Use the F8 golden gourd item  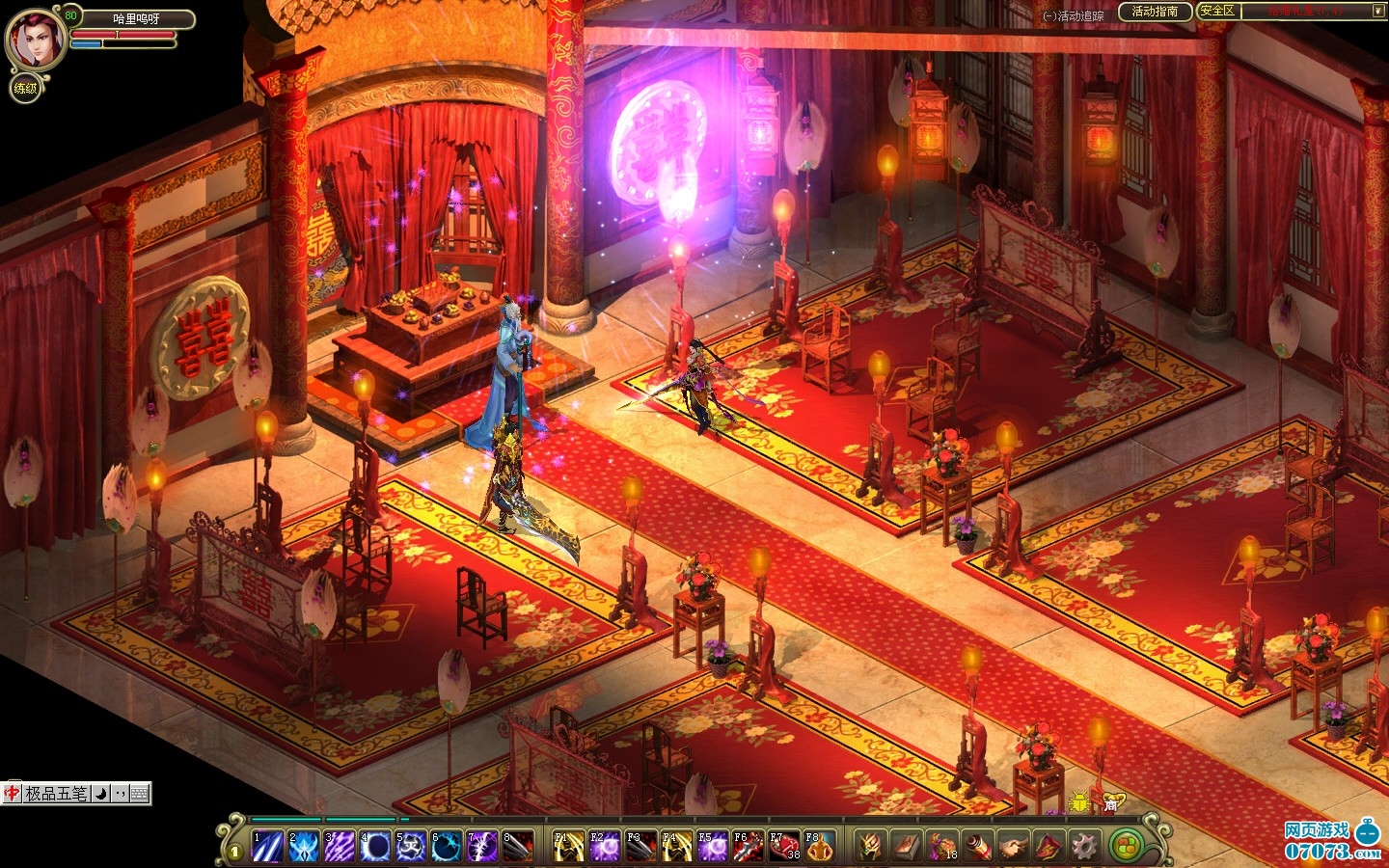pos(819,846)
